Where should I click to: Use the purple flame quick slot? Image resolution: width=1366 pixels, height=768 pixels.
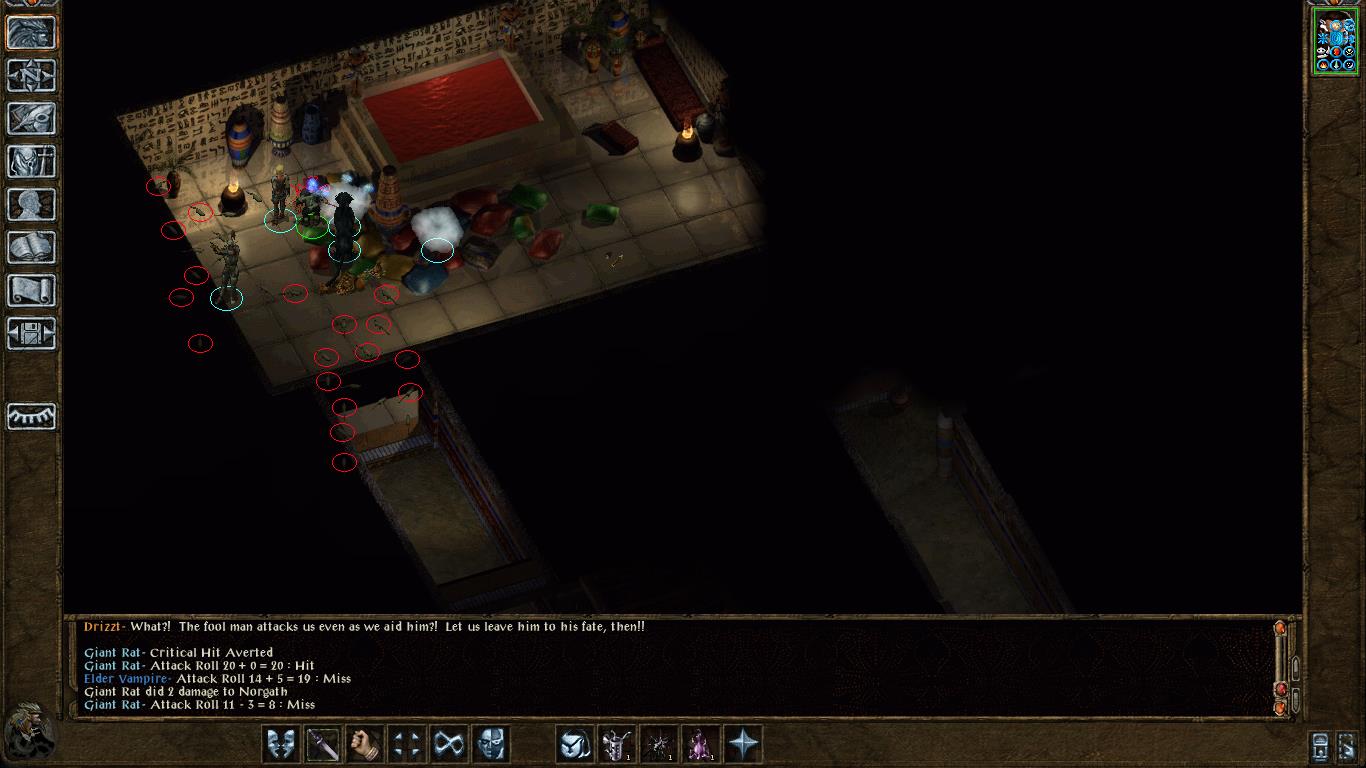click(701, 744)
